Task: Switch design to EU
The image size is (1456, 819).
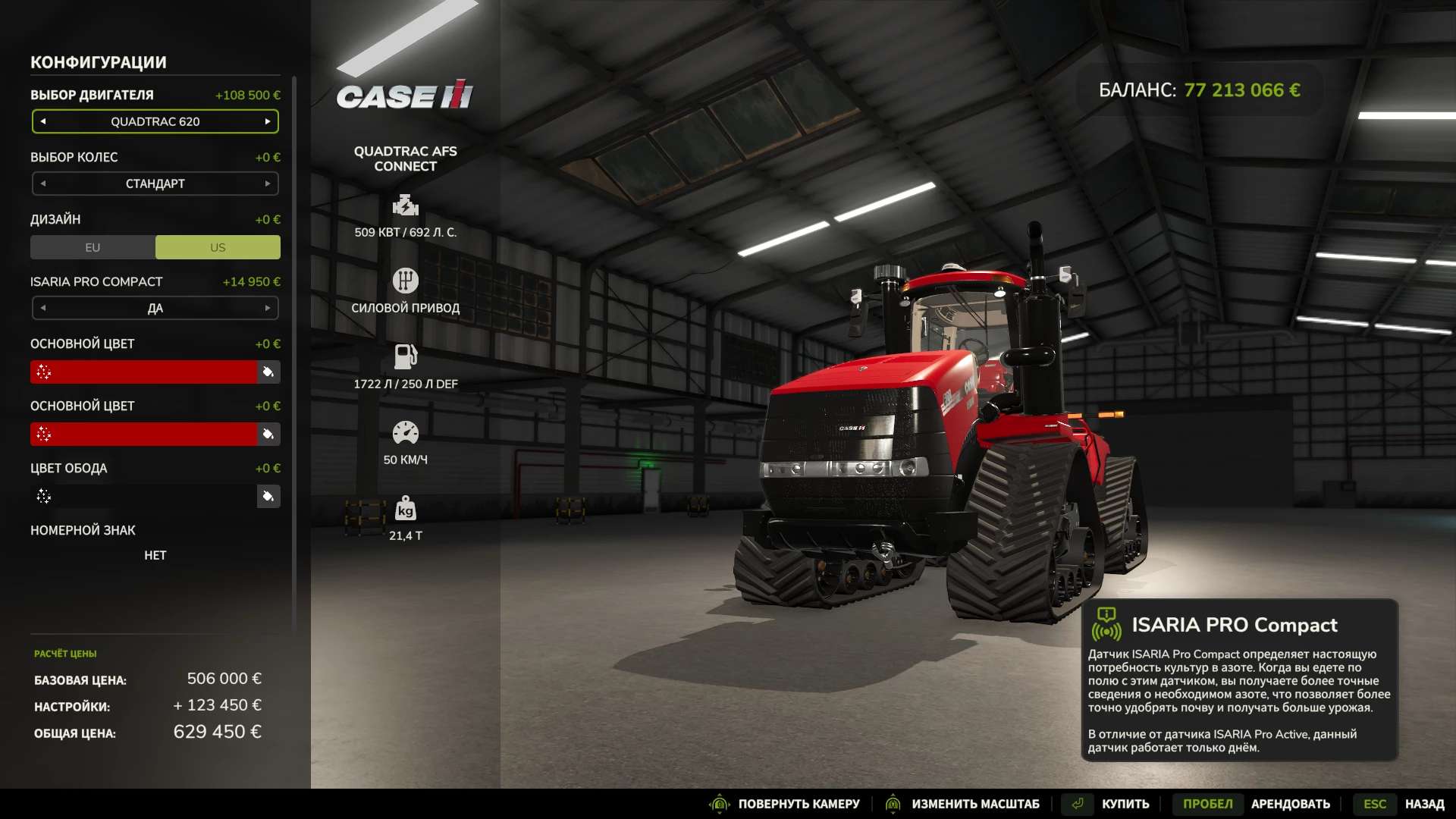Action: 93,247
